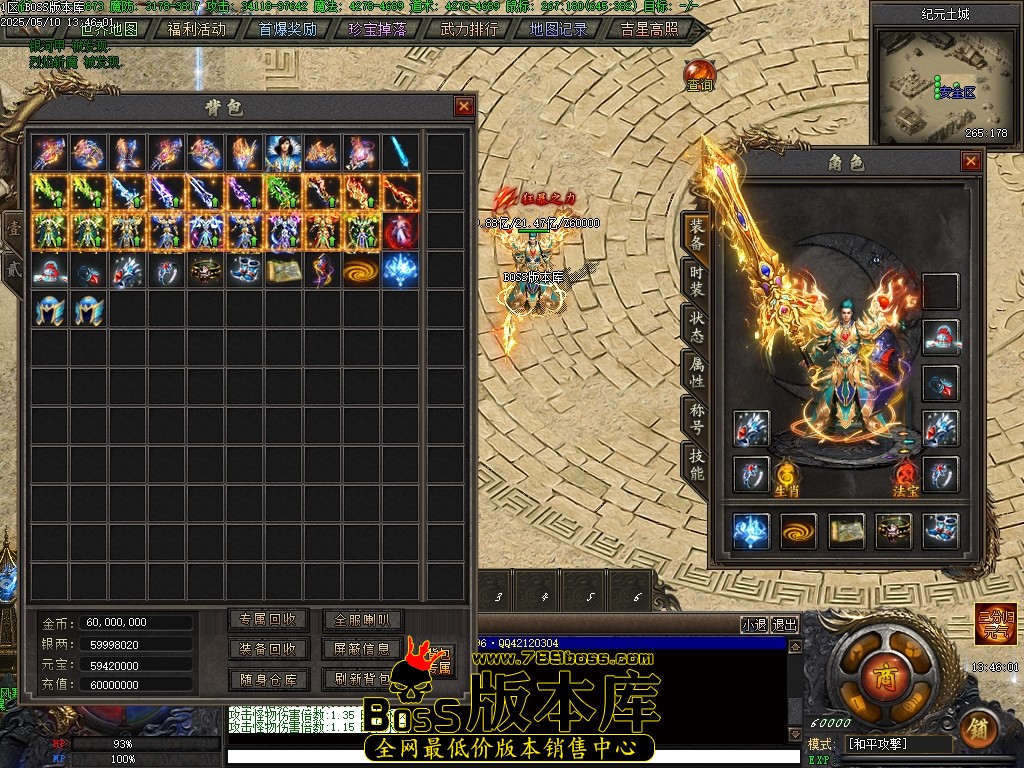Open the 珍宝掉落 treasure drops menu
The image size is (1024, 768).
[x=377, y=29]
